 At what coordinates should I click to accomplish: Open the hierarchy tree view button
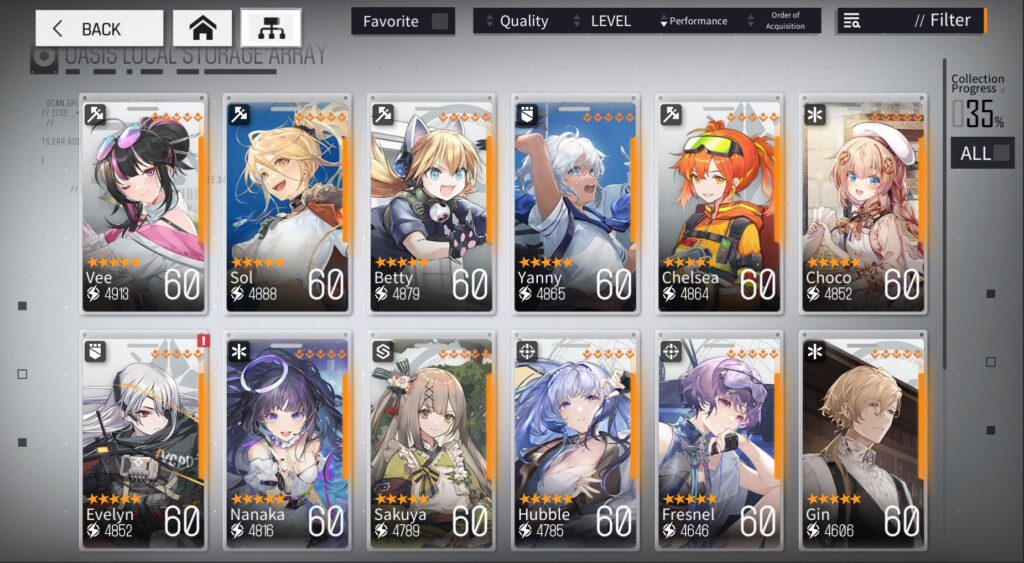[x=270, y=28]
